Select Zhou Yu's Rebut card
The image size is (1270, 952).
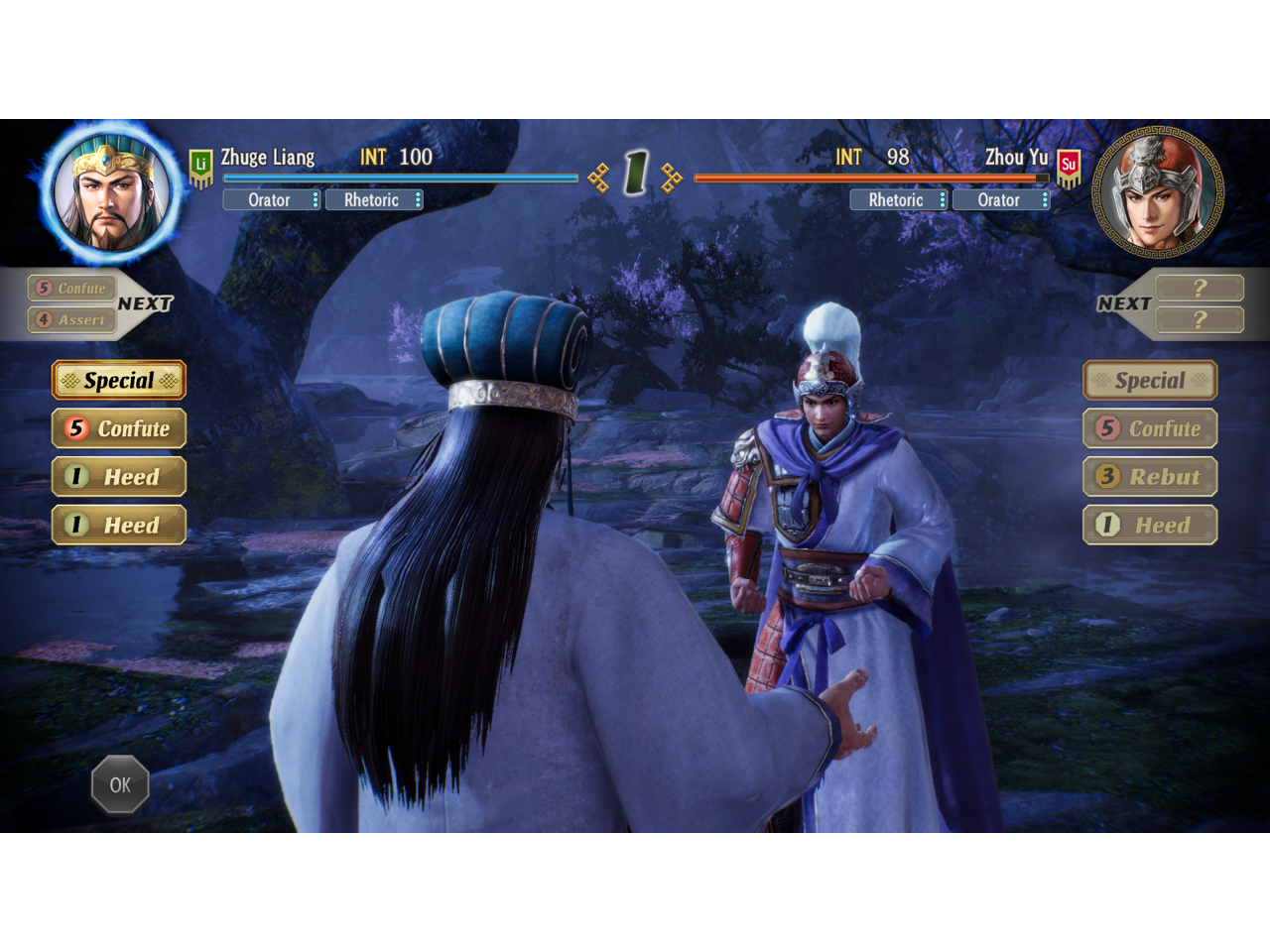click(x=1150, y=477)
